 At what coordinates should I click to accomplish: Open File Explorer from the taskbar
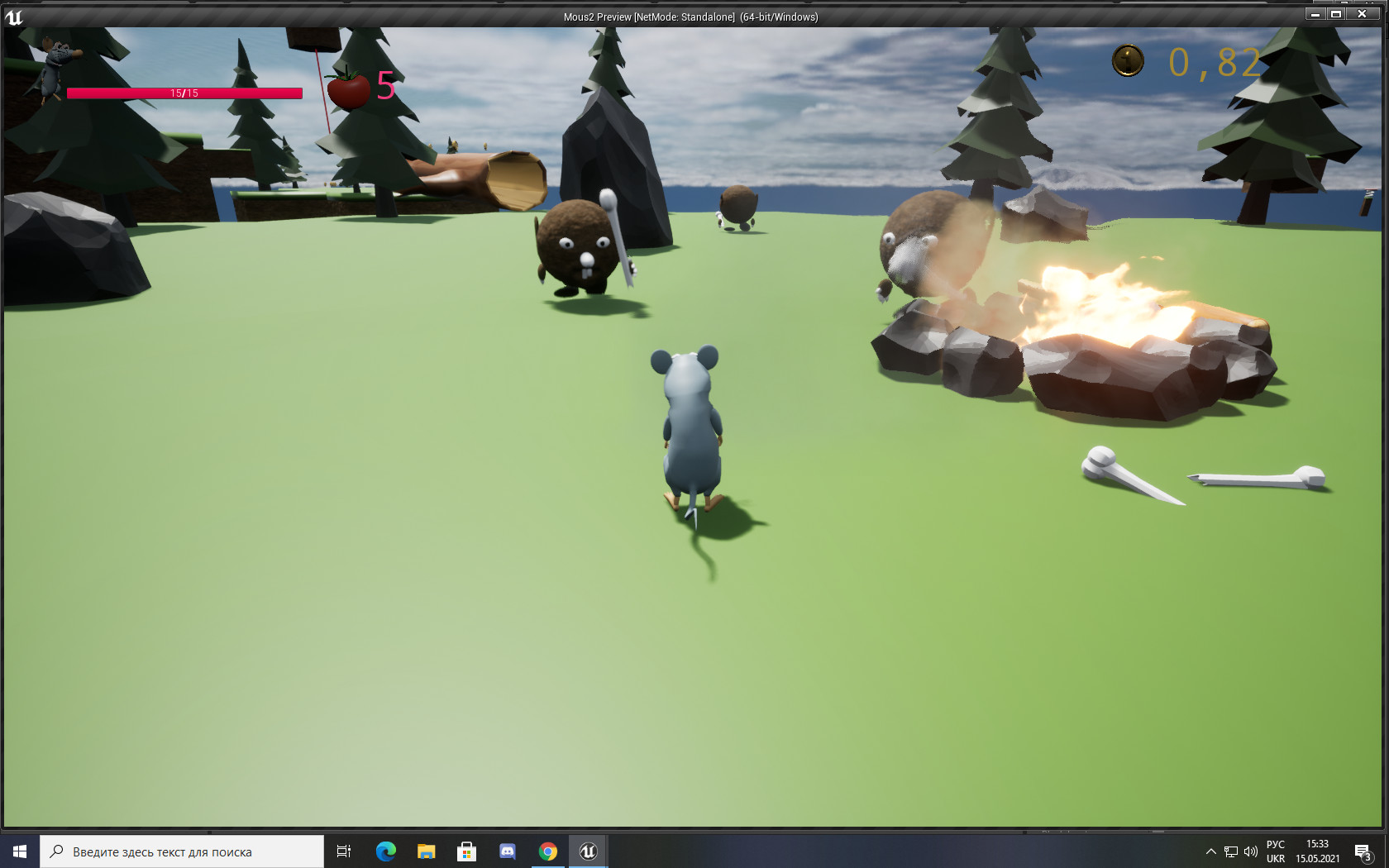tap(427, 851)
